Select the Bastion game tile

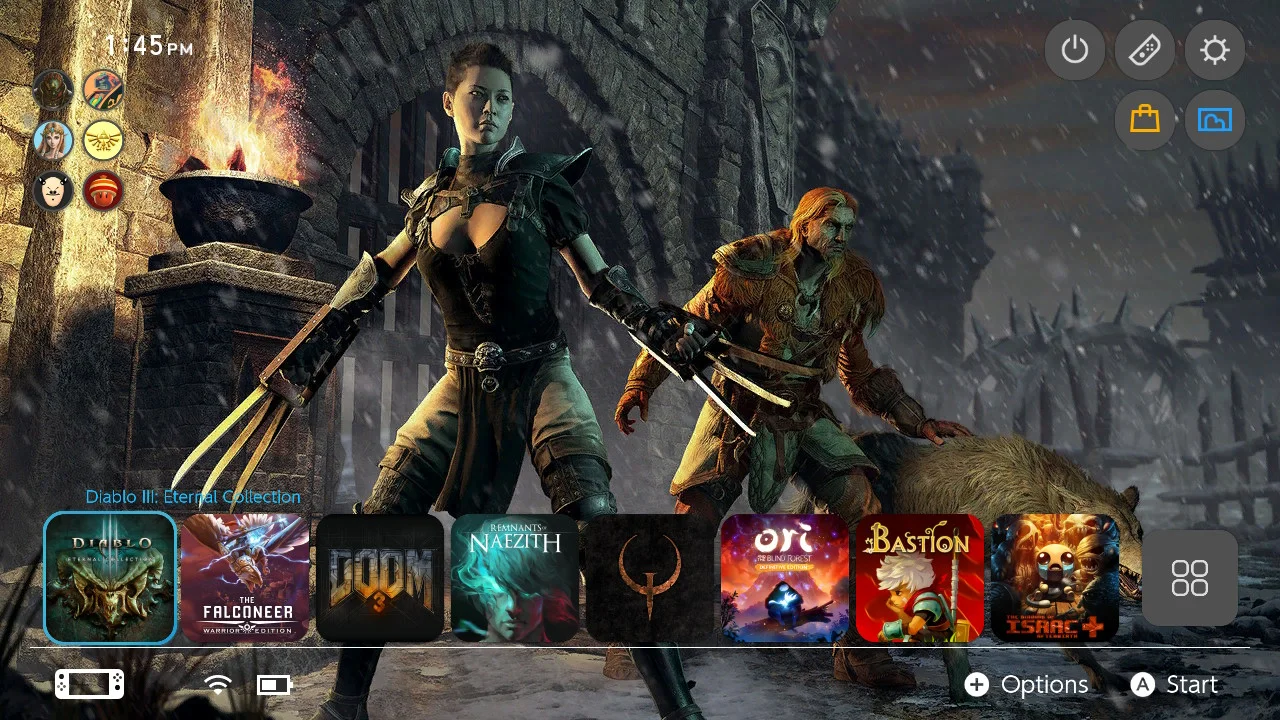pyautogui.click(x=920, y=578)
